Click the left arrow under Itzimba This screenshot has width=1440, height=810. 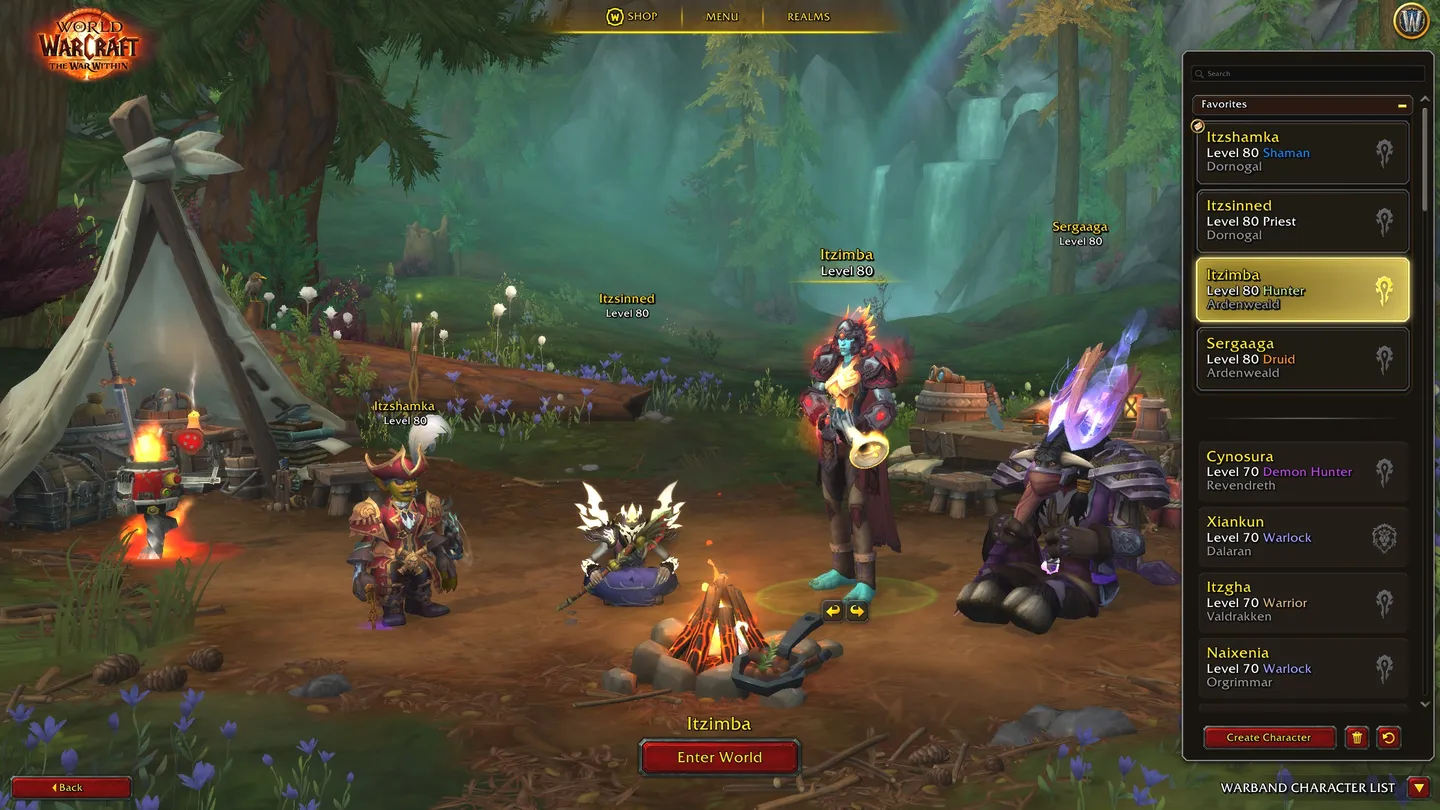tap(832, 610)
